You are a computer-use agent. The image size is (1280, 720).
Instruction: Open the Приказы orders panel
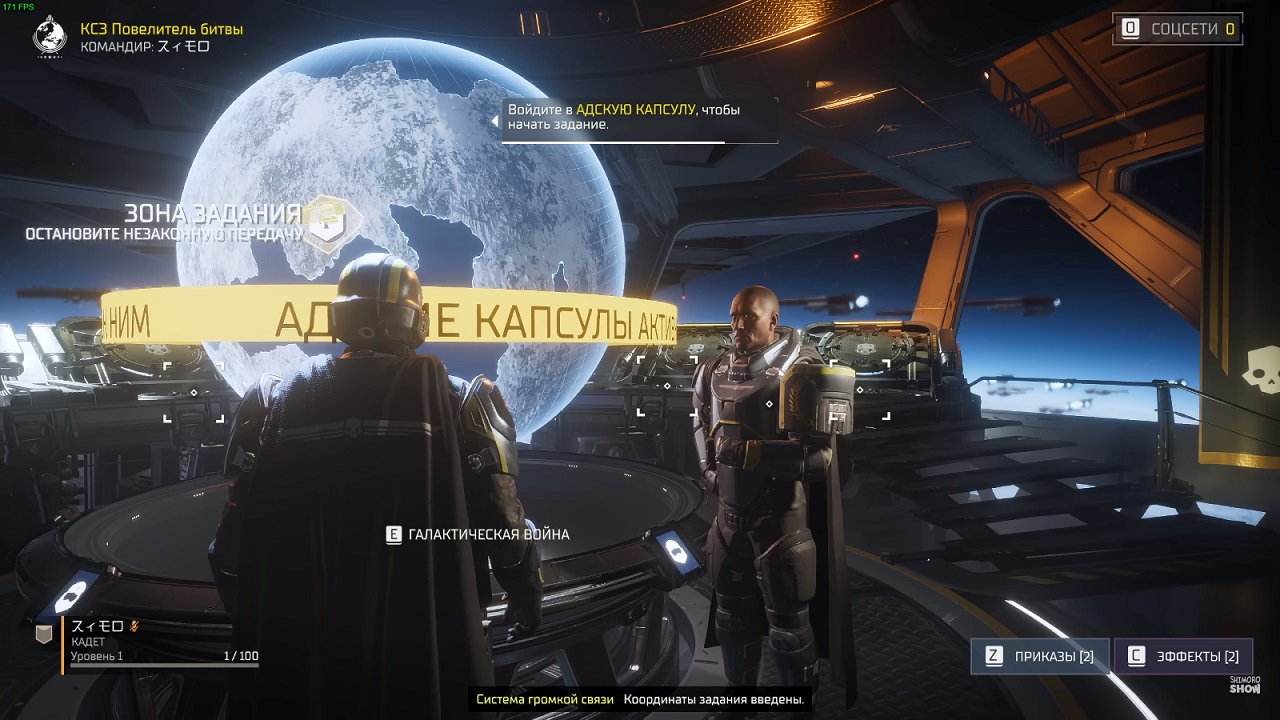click(1040, 656)
